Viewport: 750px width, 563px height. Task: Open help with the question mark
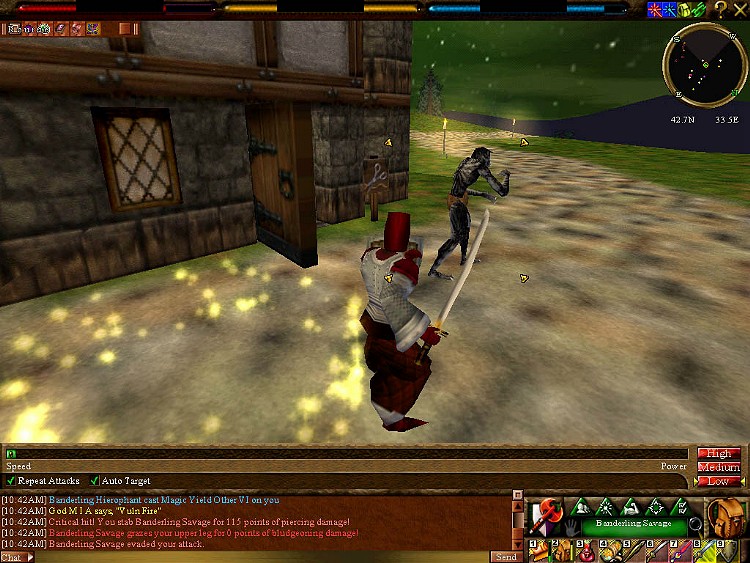click(x=719, y=9)
